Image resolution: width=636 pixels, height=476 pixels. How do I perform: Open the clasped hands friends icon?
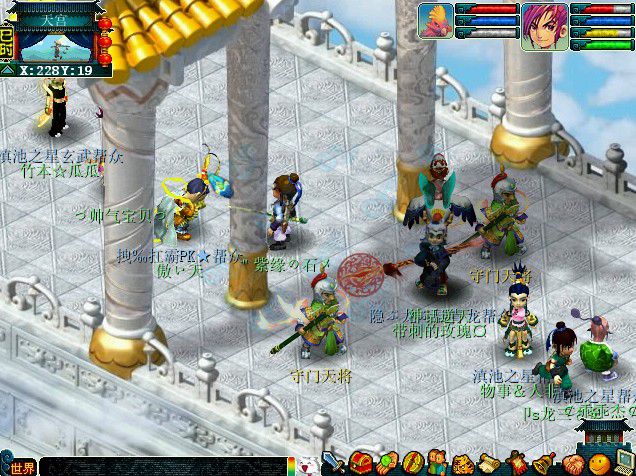click(572, 465)
